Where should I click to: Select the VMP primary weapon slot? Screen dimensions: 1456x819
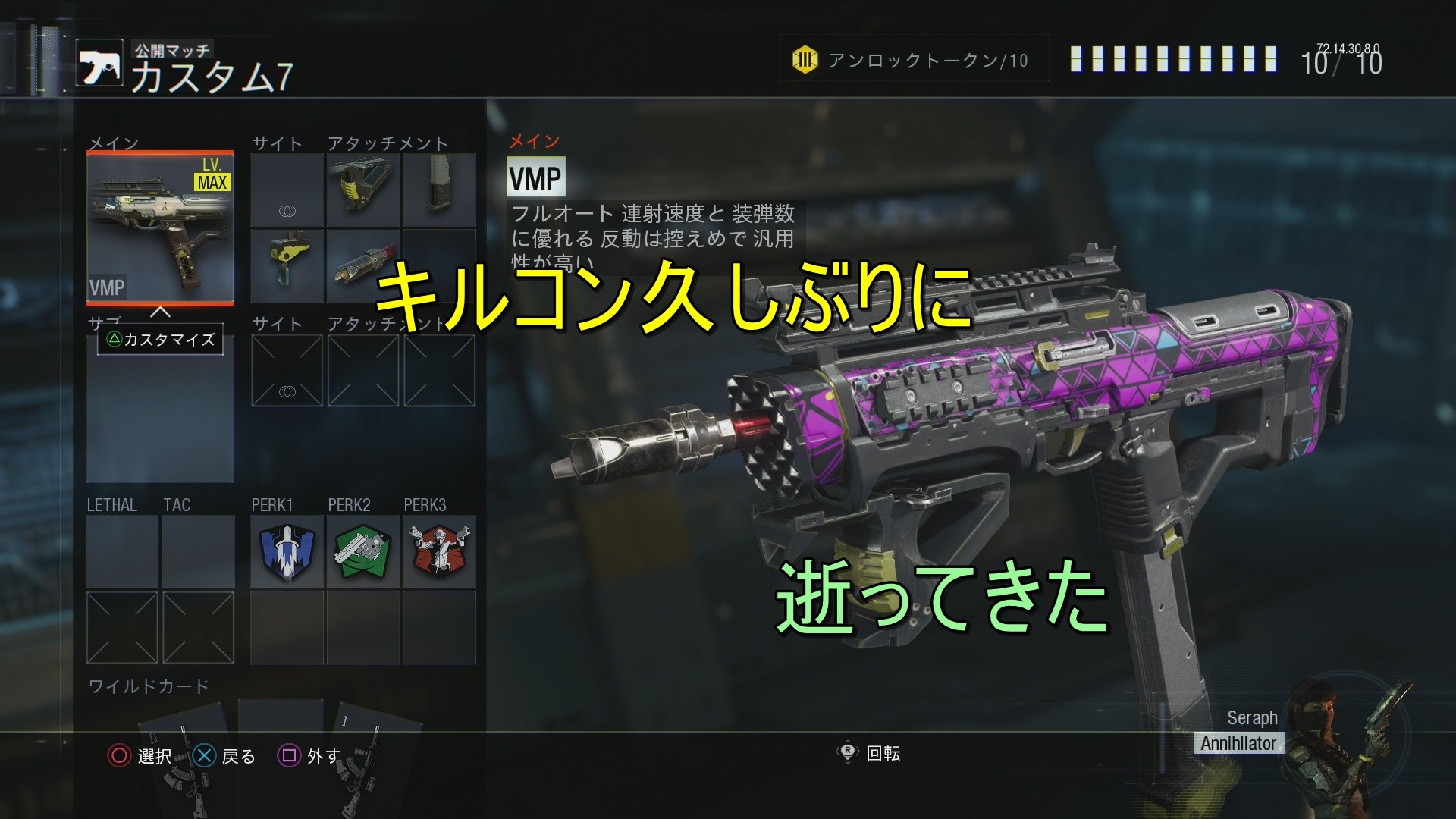[x=160, y=227]
